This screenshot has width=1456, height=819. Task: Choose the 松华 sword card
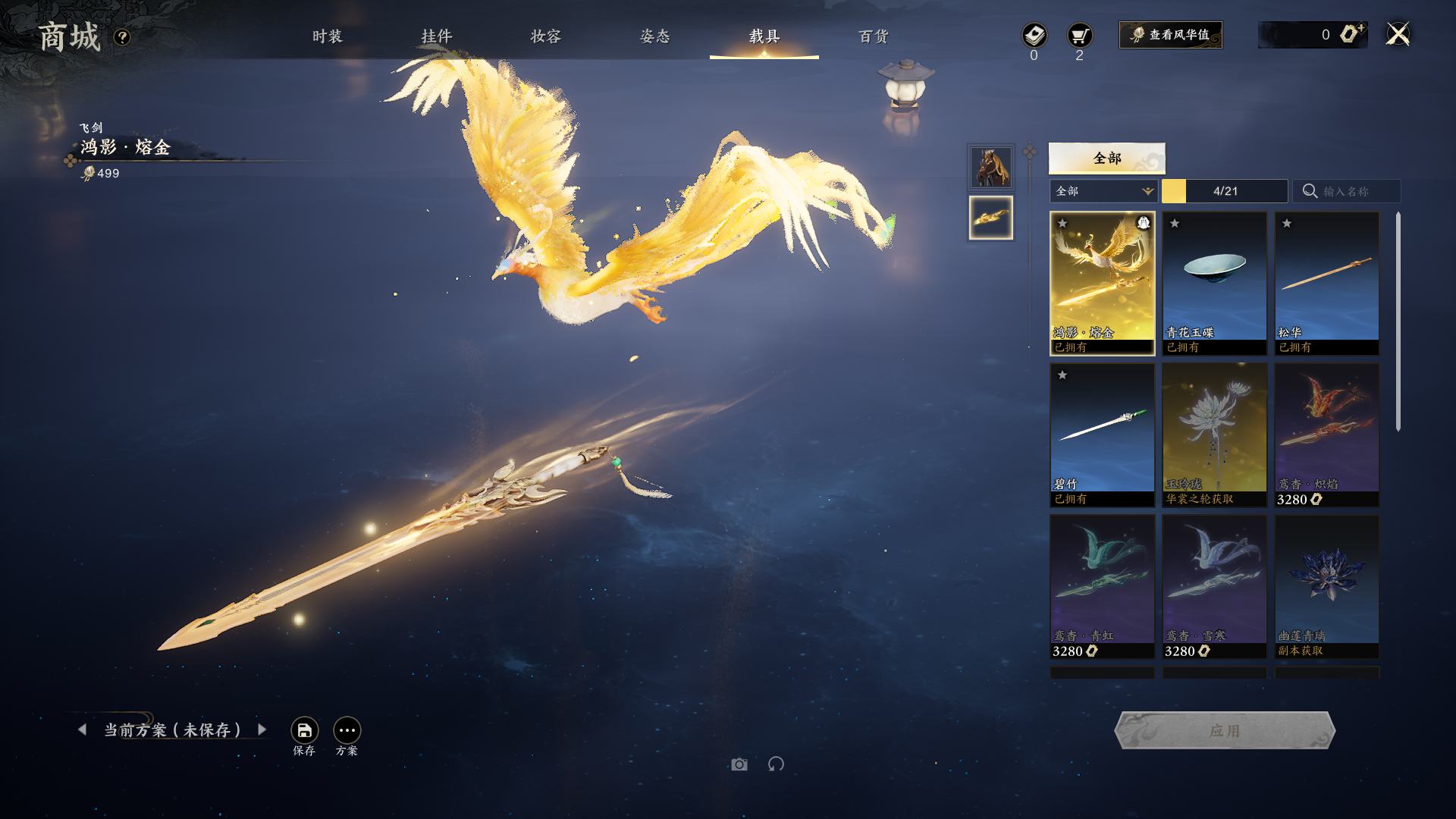pos(1326,282)
